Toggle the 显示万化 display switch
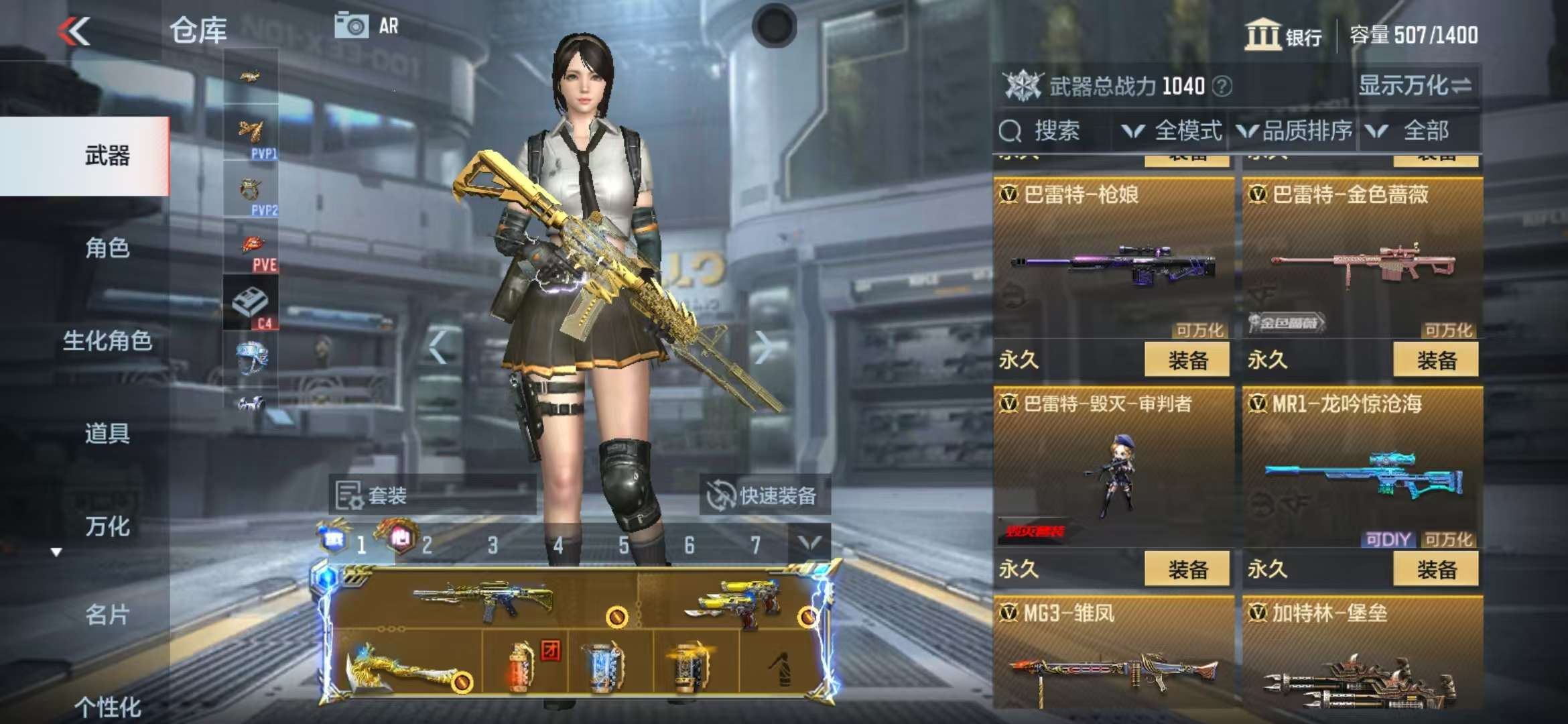Viewport: 1568px width, 724px height. (x=1414, y=86)
